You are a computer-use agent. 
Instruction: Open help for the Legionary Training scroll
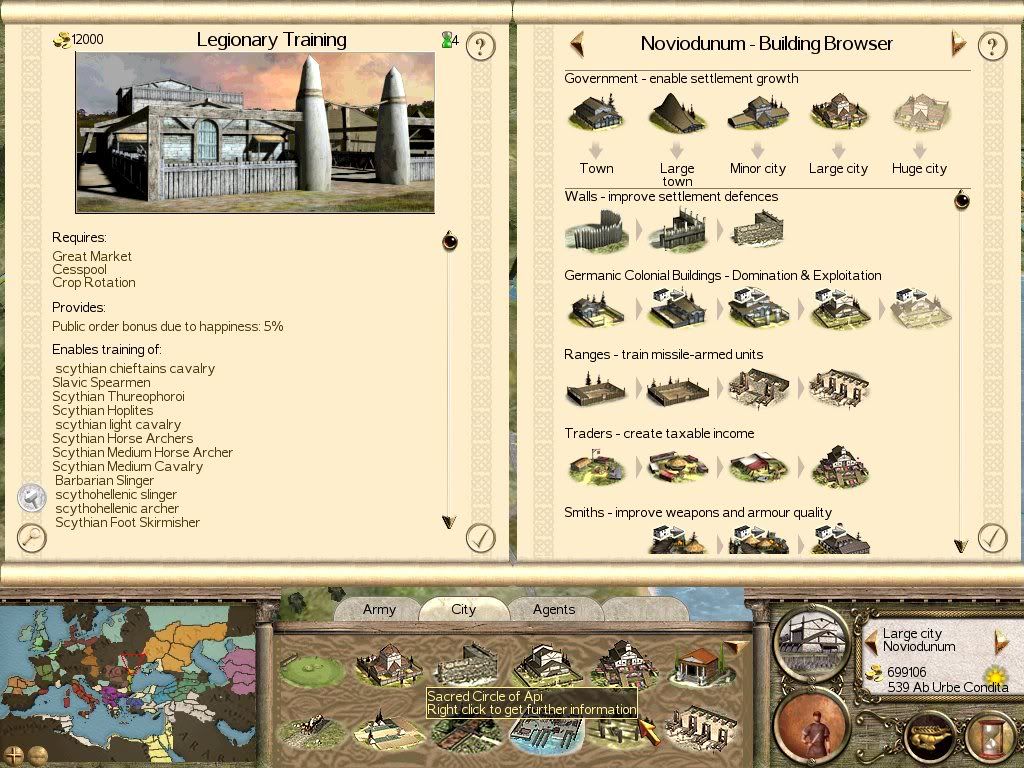click(481, 46)
